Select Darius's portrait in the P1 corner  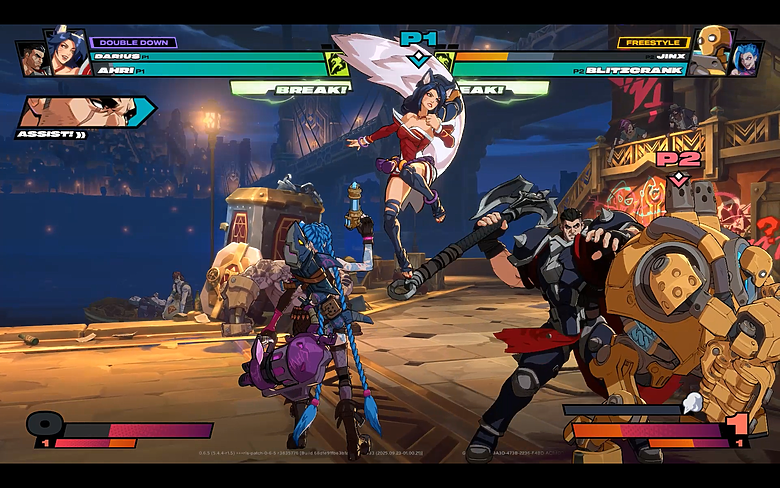click(x=32, y=58)
